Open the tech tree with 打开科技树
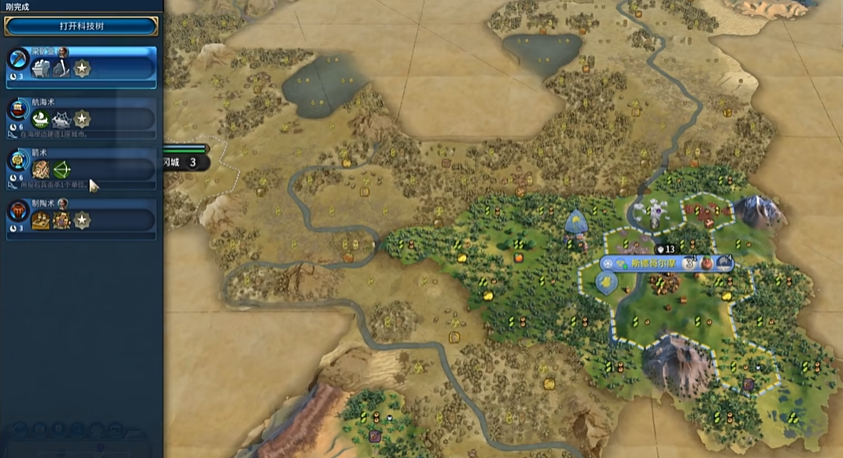843x458 pixels. point(81,27)
